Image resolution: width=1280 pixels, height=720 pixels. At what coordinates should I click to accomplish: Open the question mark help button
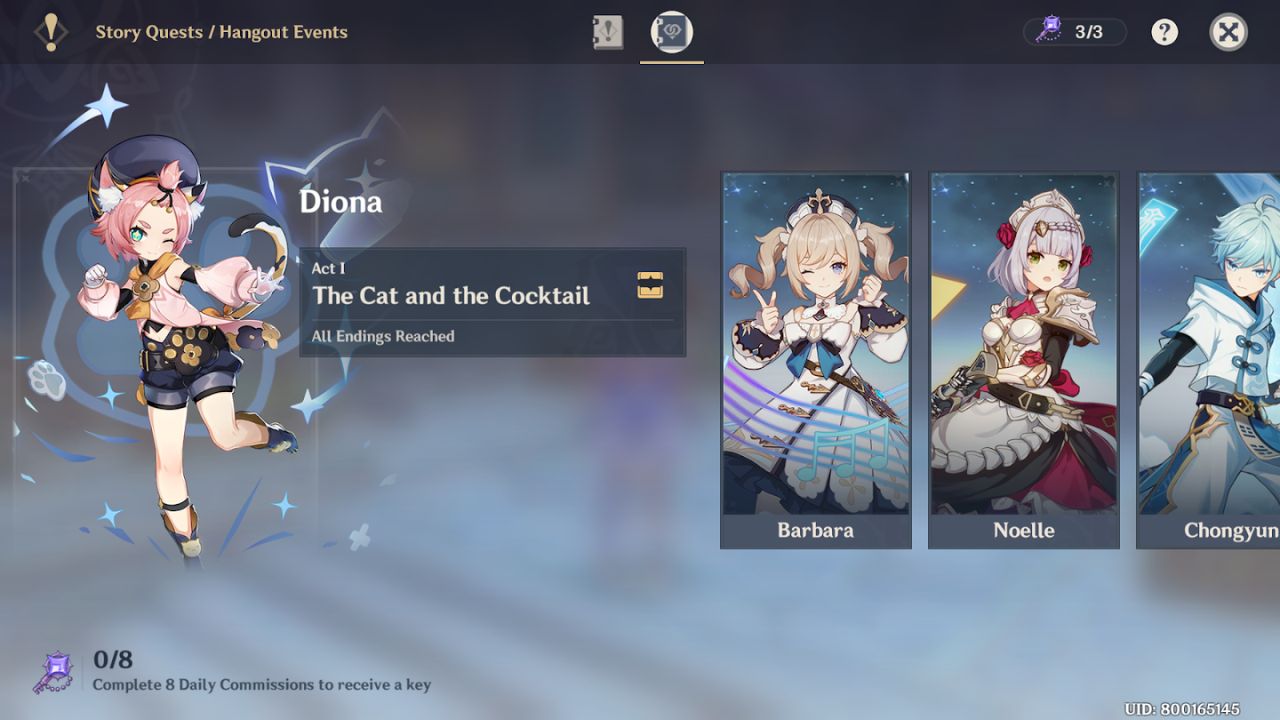(1164, 32)
